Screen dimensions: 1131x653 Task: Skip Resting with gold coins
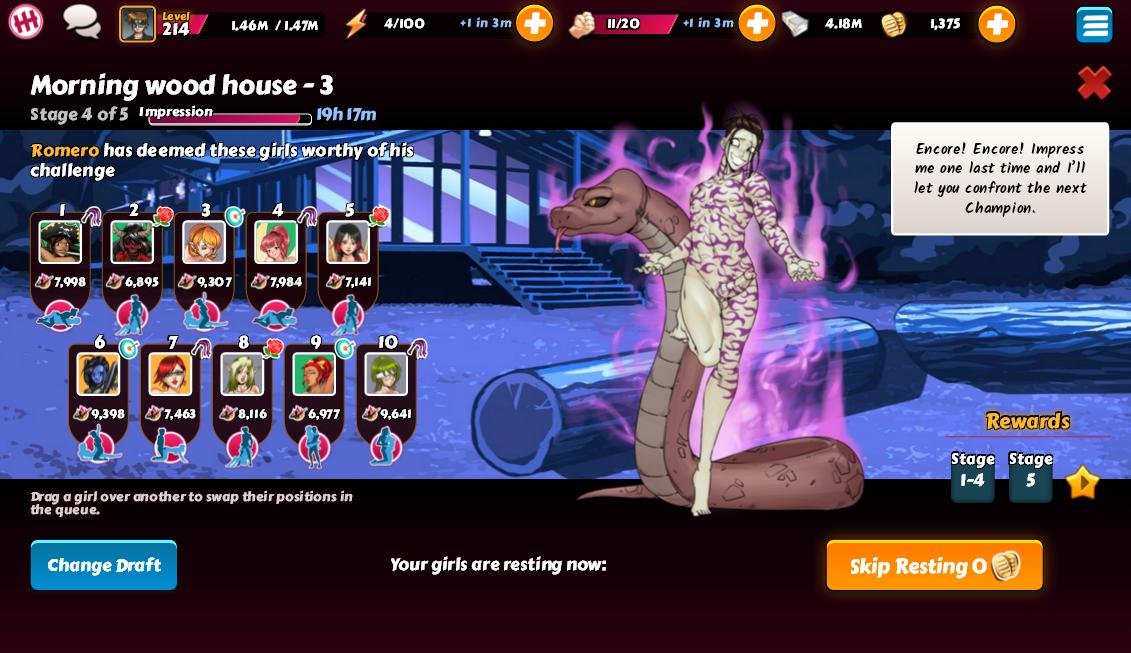[934, 565]
